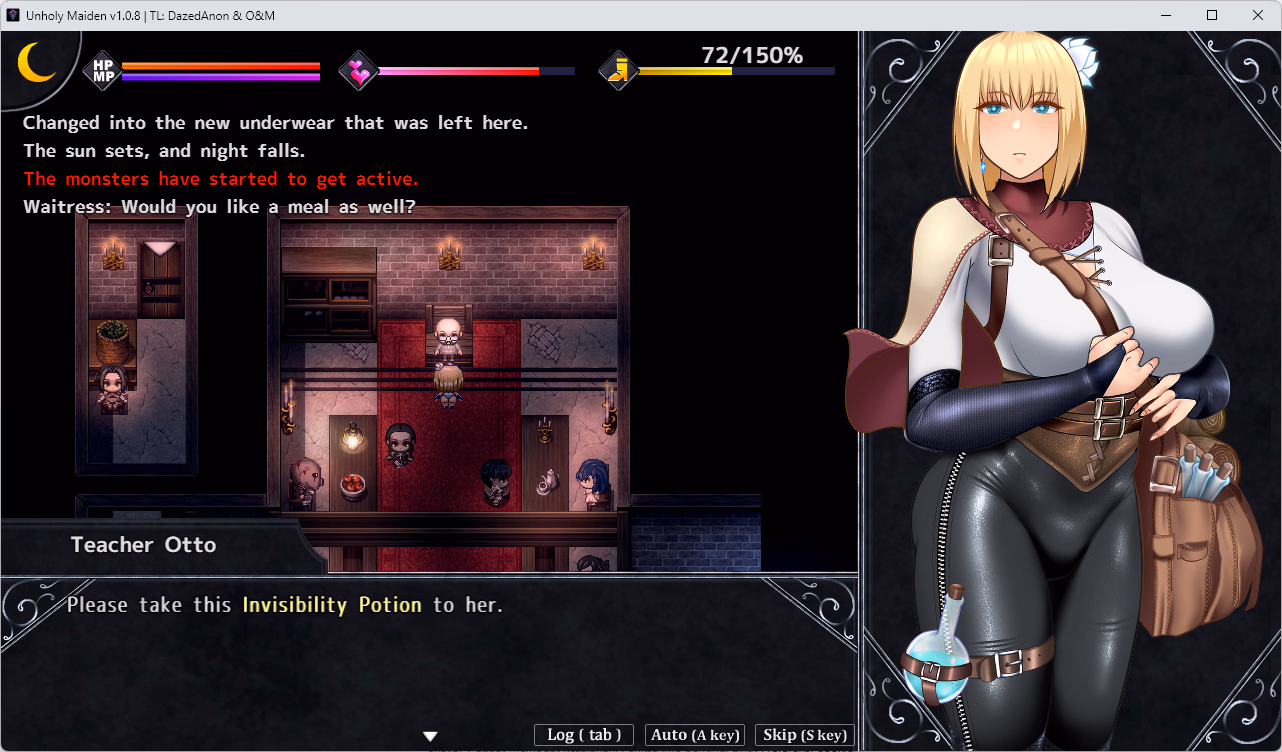Screen dimensions: 1282x752
Task: Advance dialogue via the white arrow indicator
Action: pos(431,736)
